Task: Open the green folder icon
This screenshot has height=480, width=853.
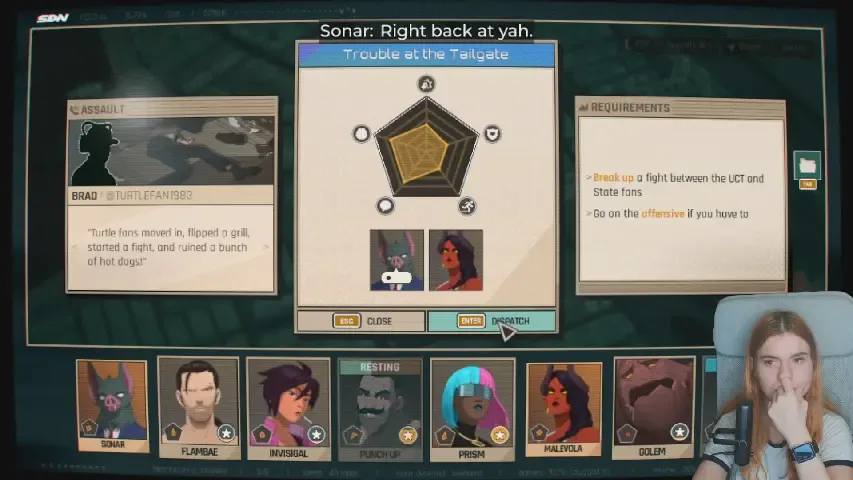Action: [807, 165]
